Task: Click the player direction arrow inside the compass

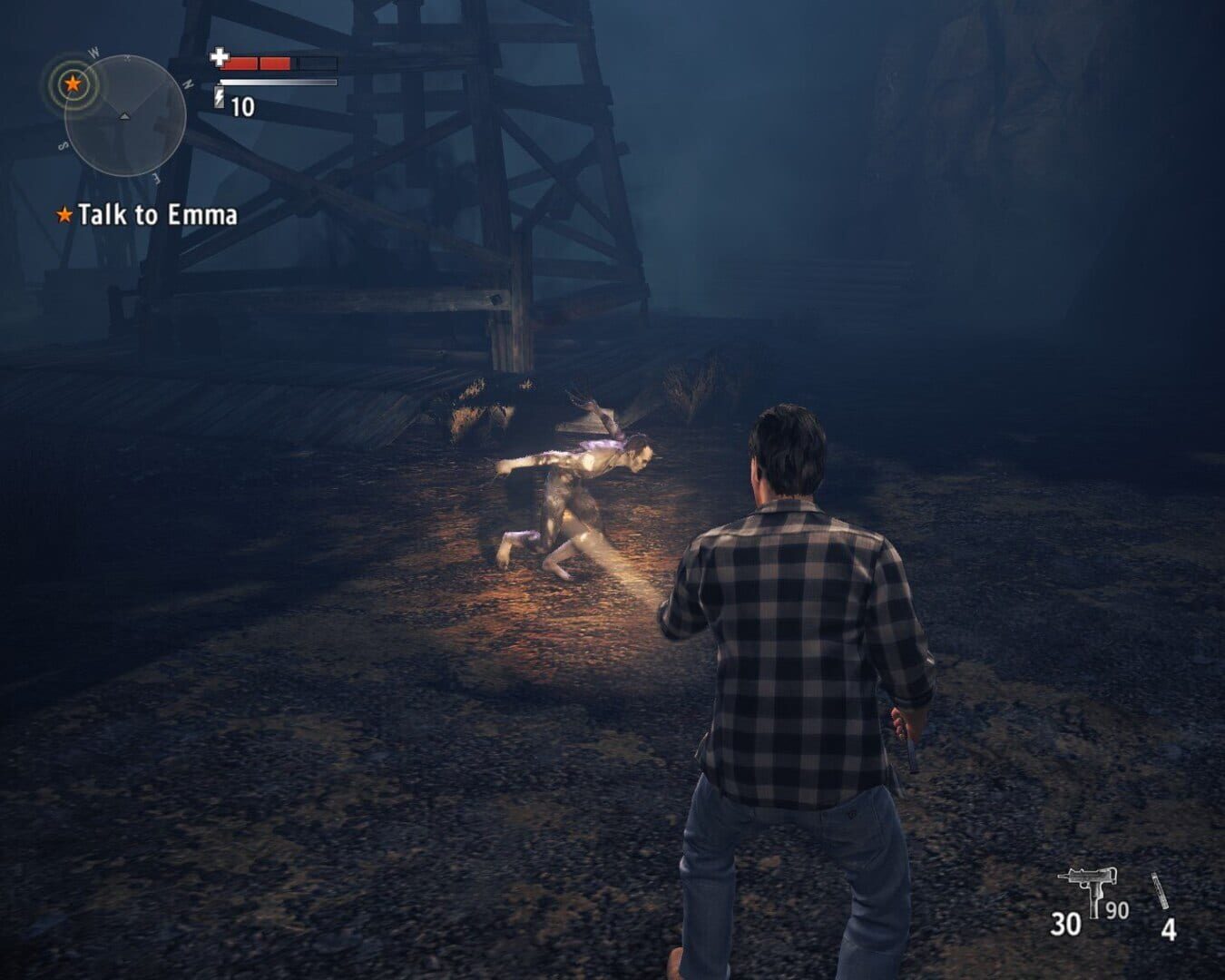Action: click(123, 115)
